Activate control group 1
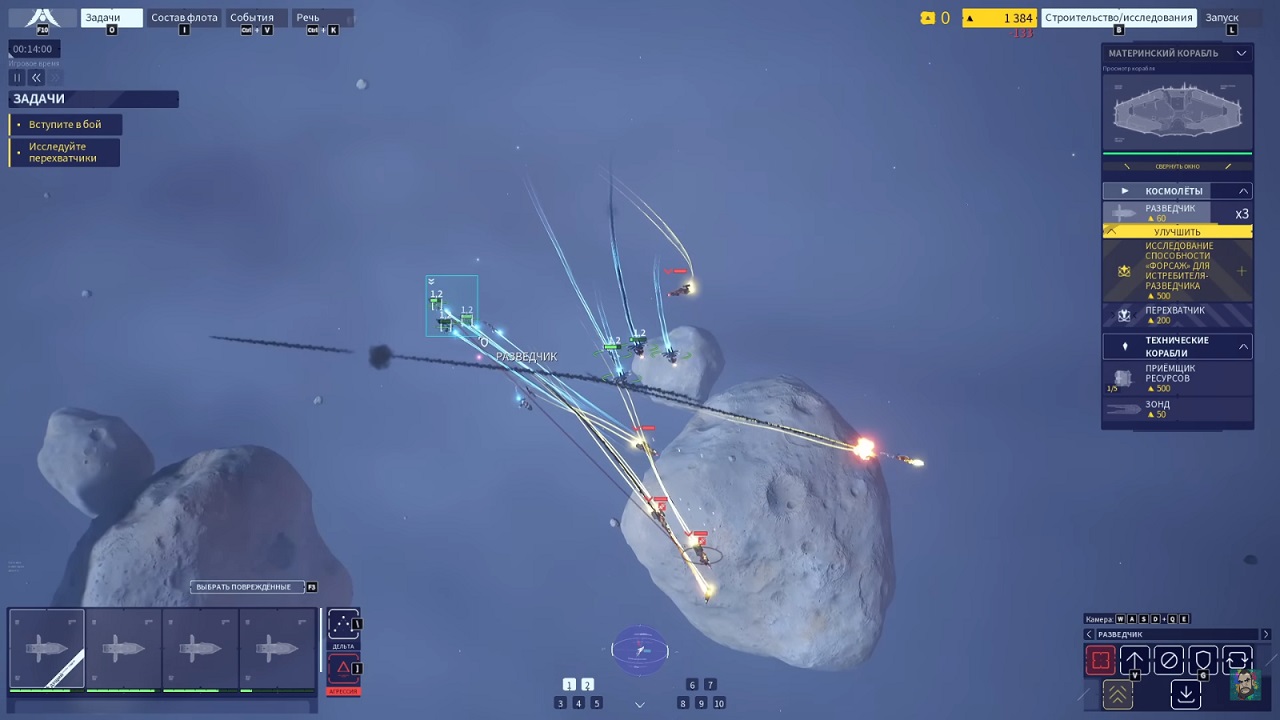 point(570,685)
